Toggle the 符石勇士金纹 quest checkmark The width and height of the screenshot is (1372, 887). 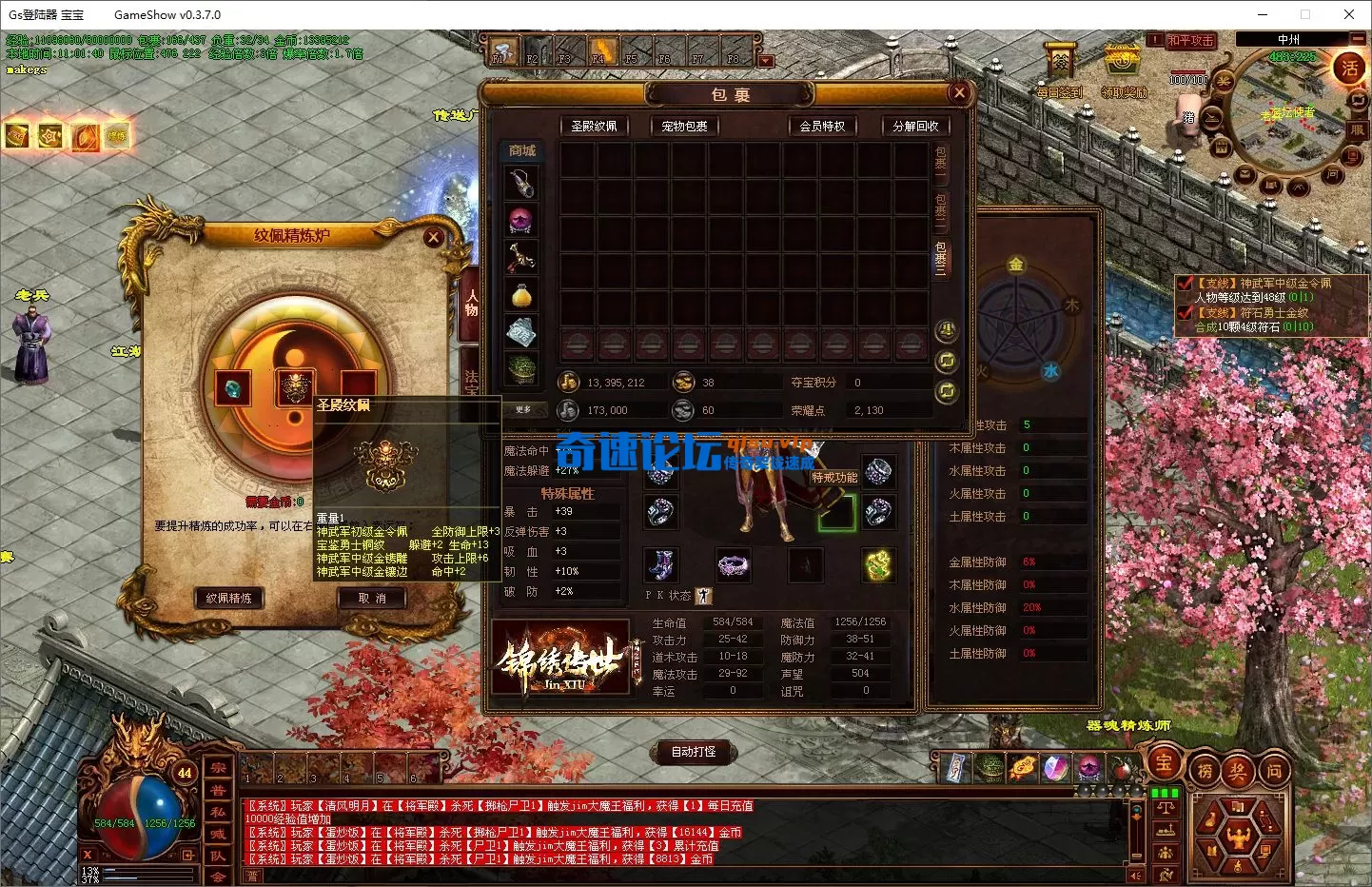1185,312
